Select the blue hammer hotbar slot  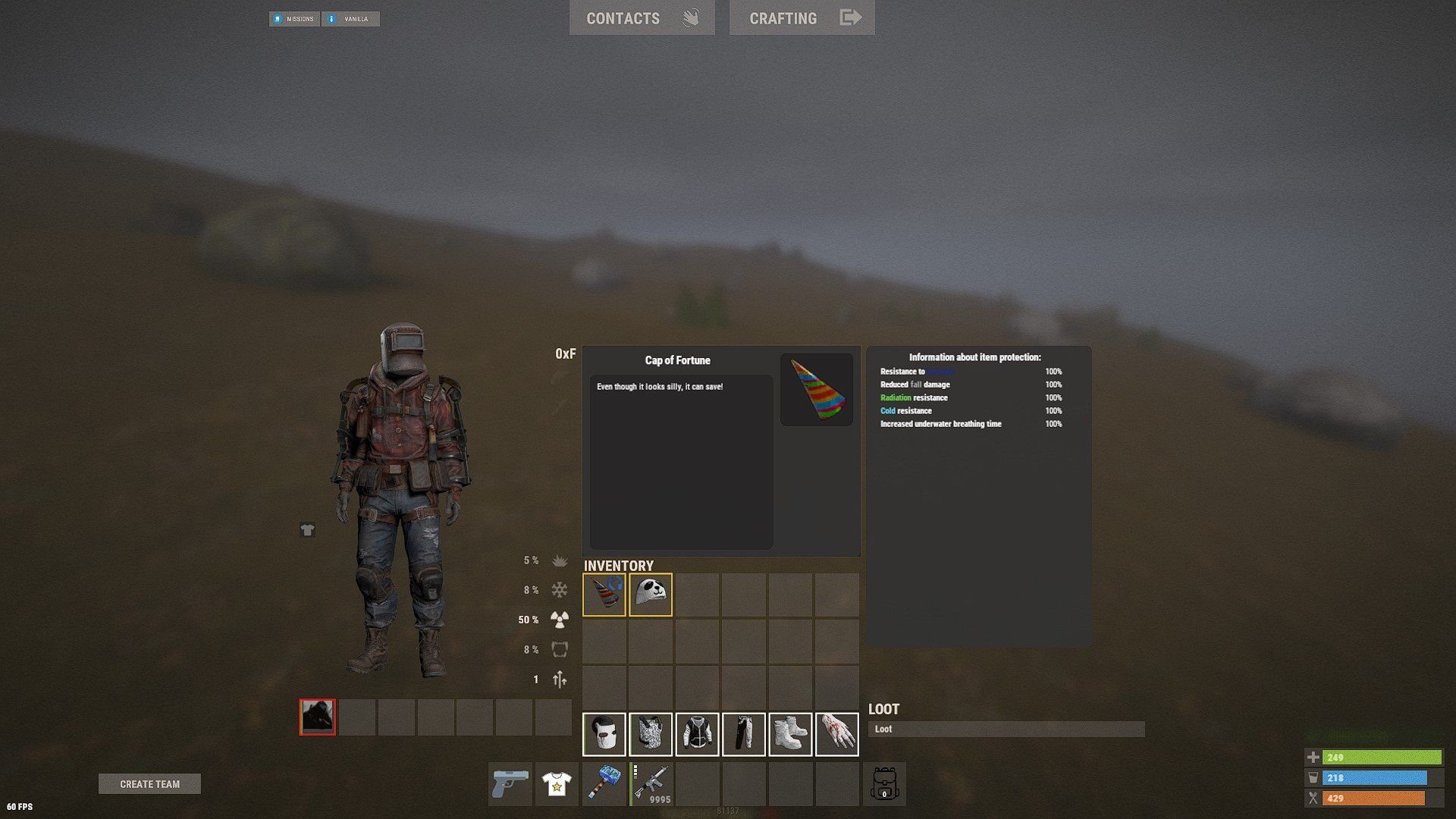pos(604,784)
